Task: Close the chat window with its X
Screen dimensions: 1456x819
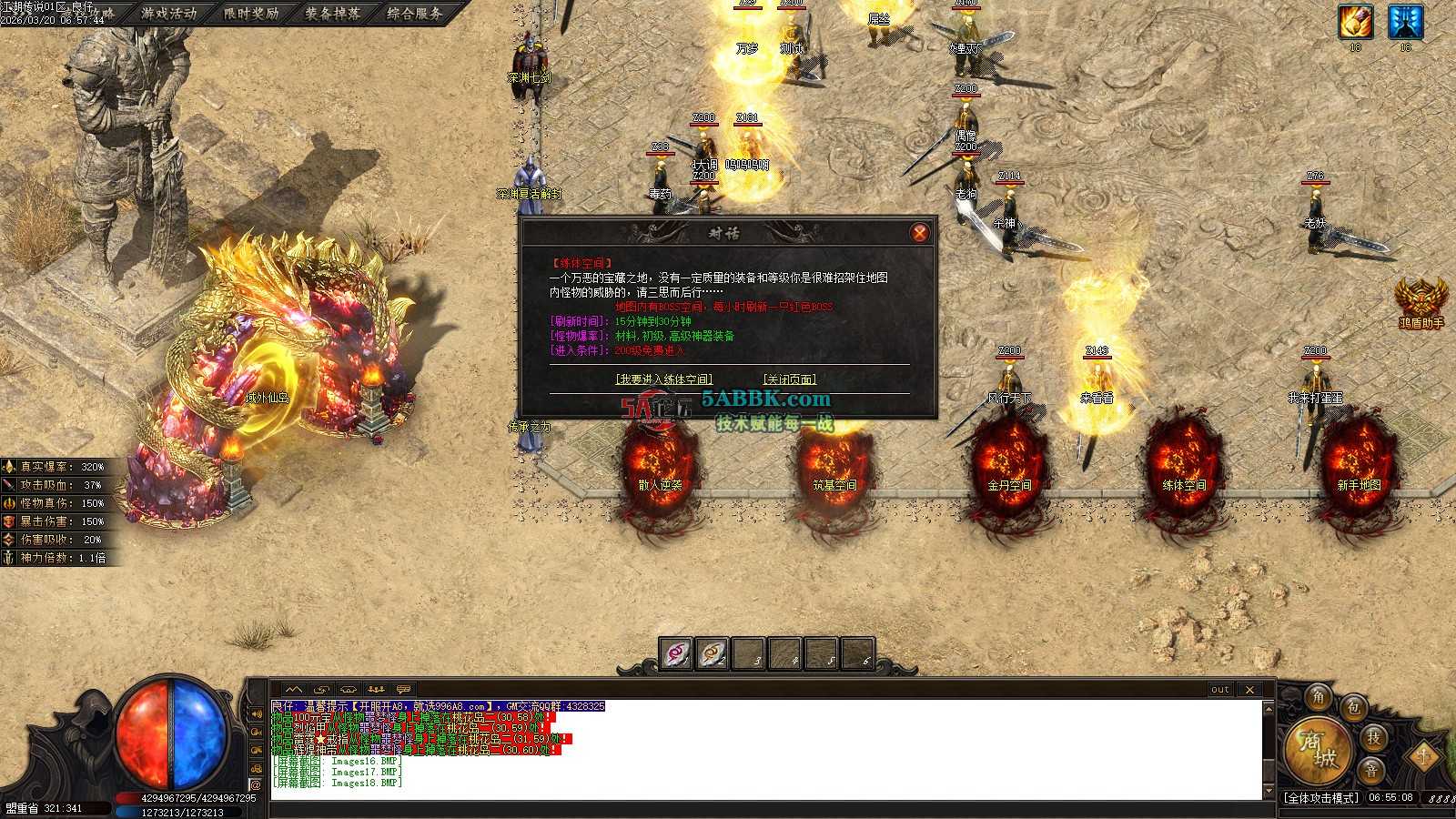Action: click(1249, 690)
